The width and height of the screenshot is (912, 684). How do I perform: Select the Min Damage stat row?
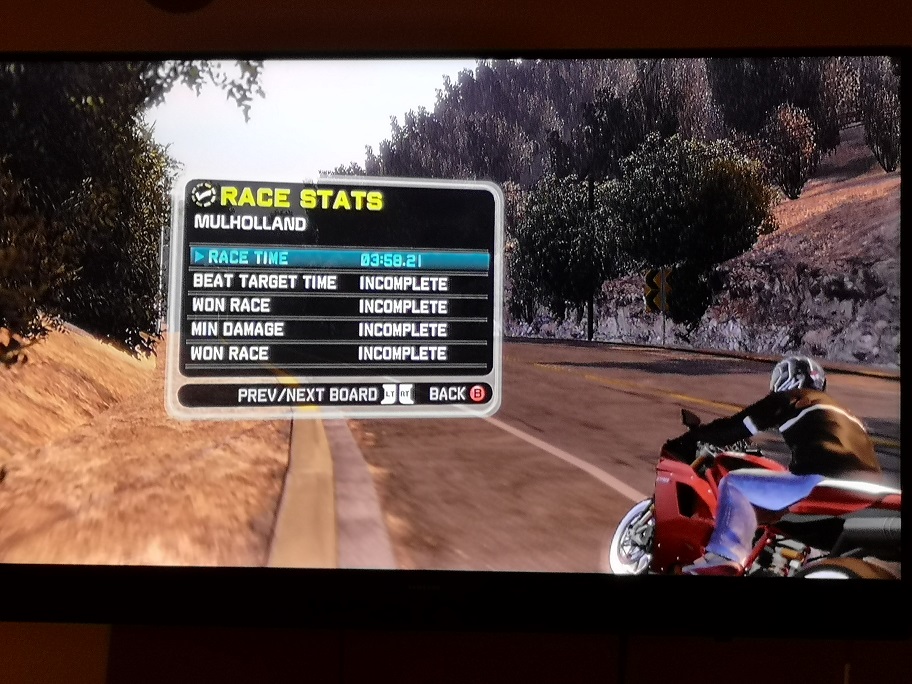click(338, 329)
